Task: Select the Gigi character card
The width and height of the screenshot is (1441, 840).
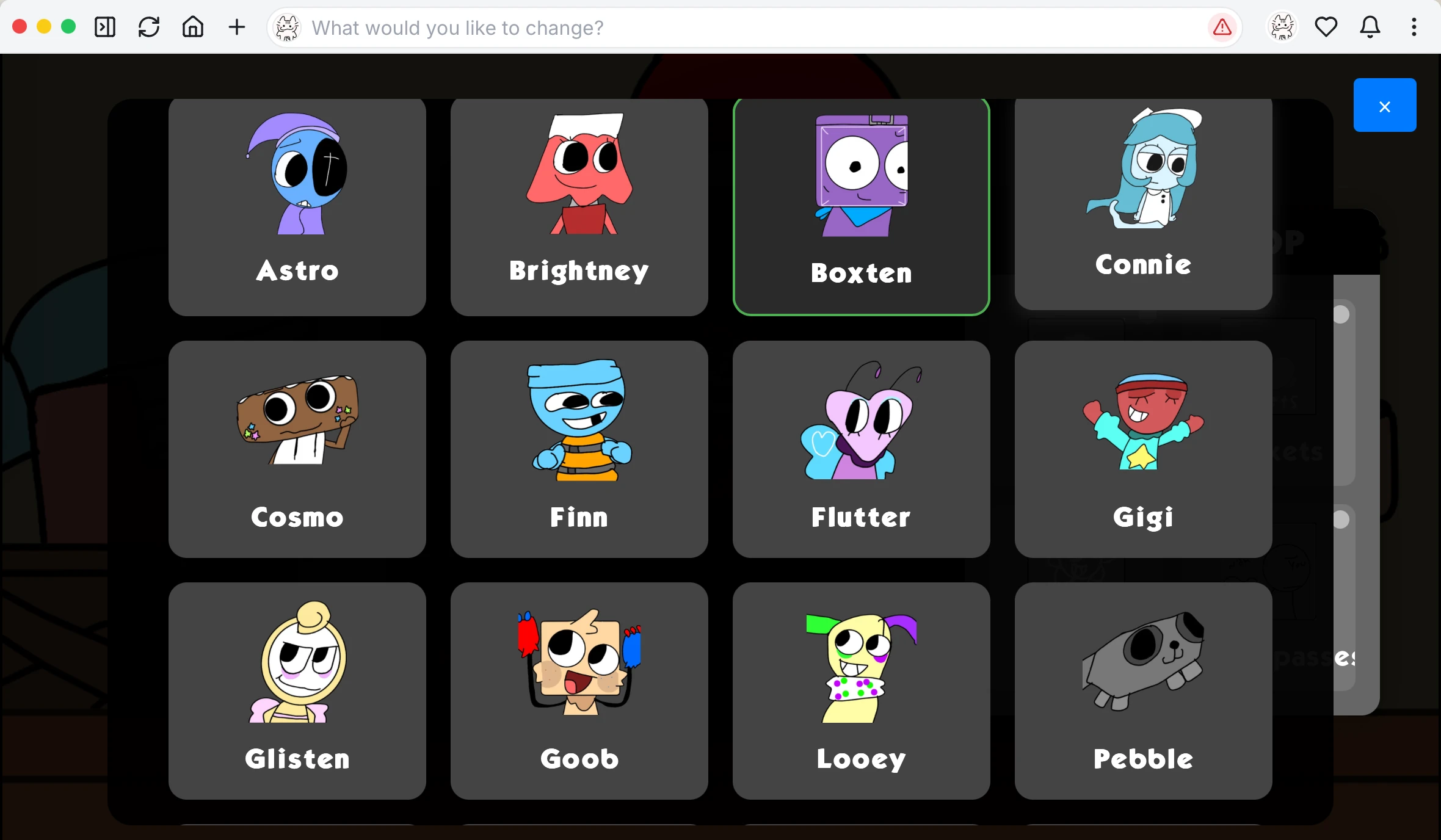Action: [1142, 449]
